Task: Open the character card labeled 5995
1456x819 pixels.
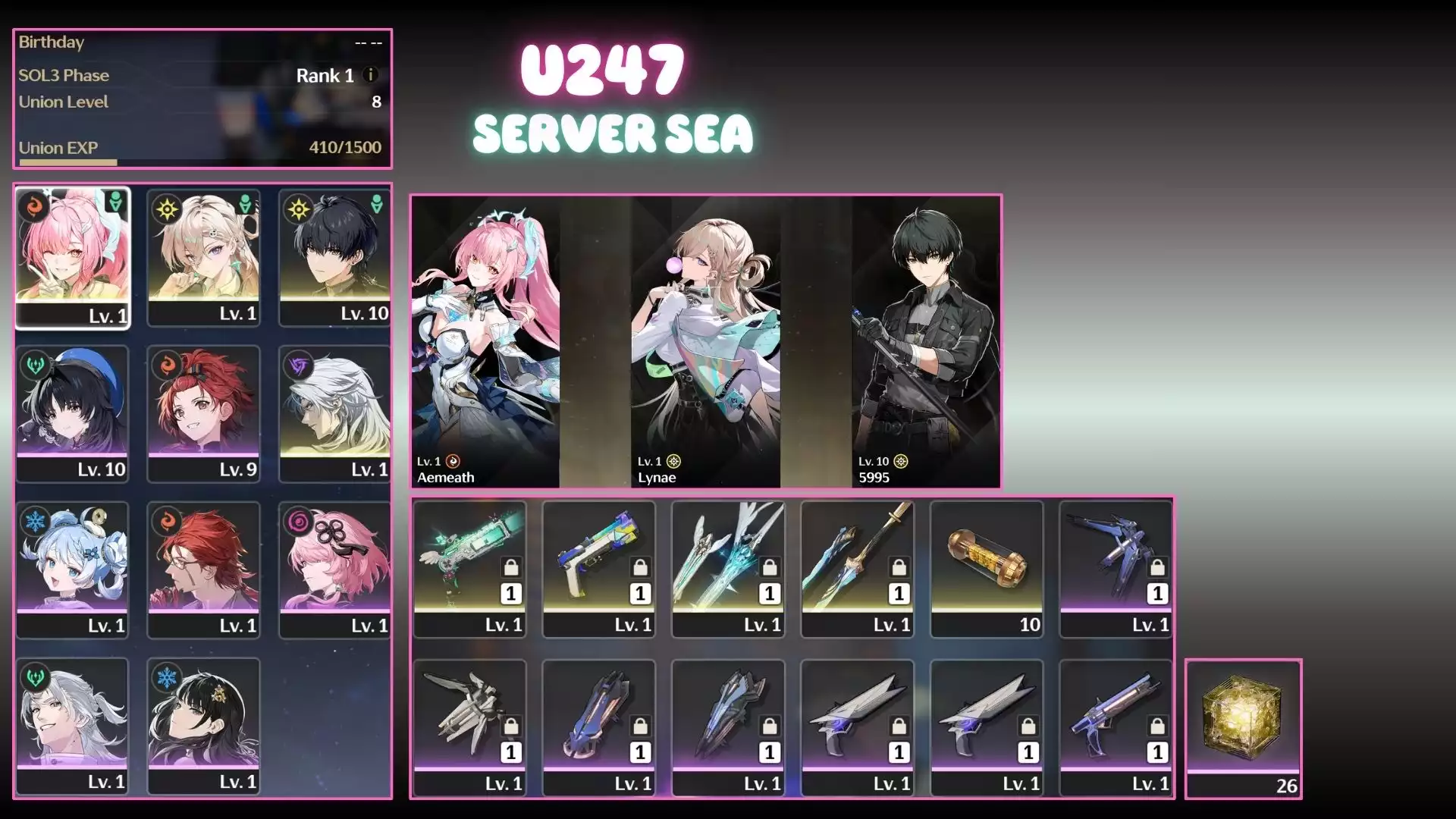Action: click(x=926, y=341)
